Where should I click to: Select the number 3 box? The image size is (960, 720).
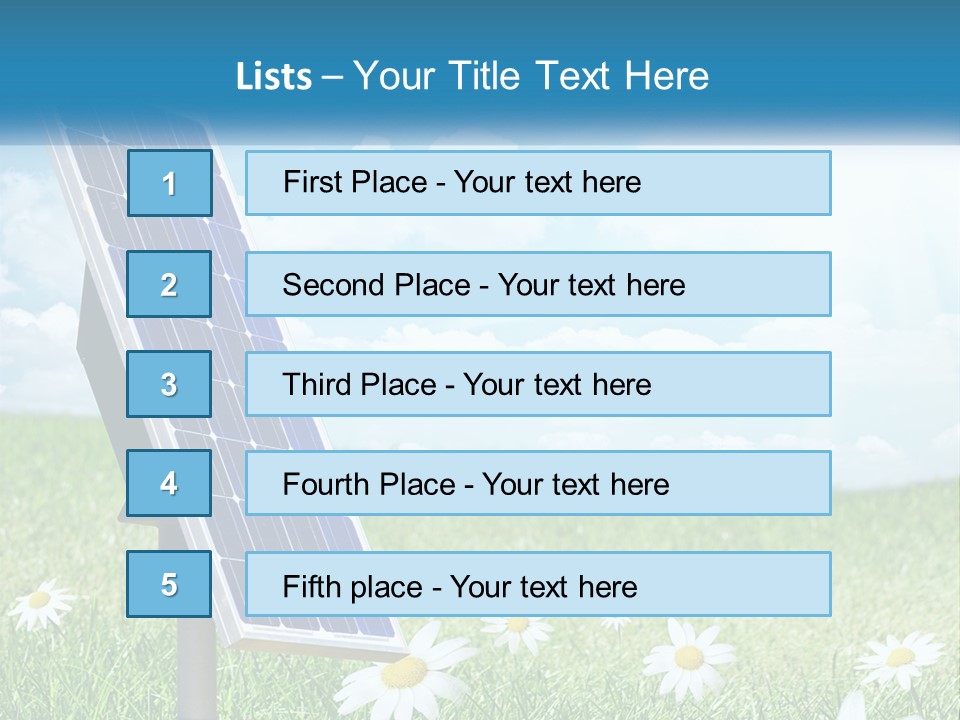(169, 384)
